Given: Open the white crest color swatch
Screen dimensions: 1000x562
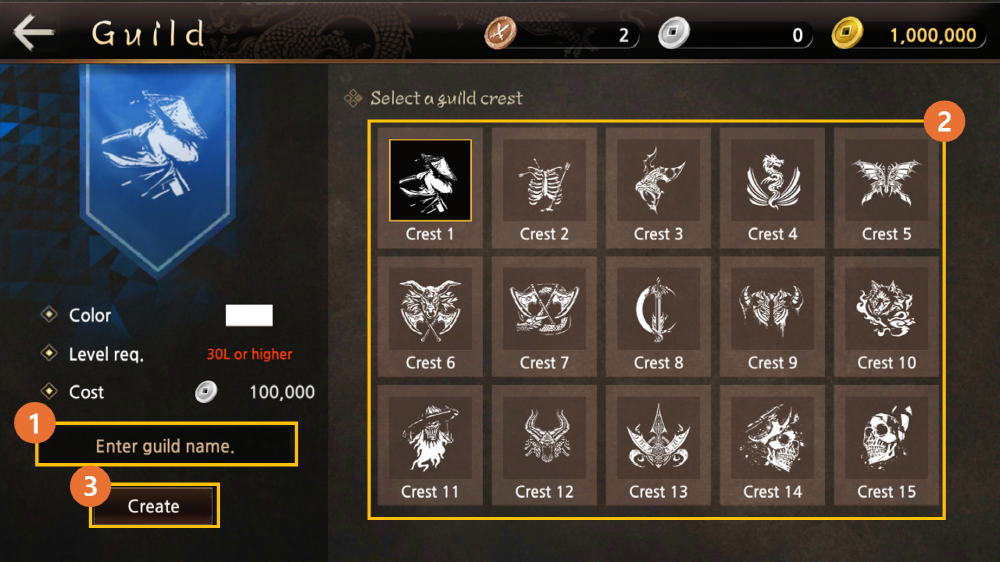Looking at the screenshot, I should (249, 316).
